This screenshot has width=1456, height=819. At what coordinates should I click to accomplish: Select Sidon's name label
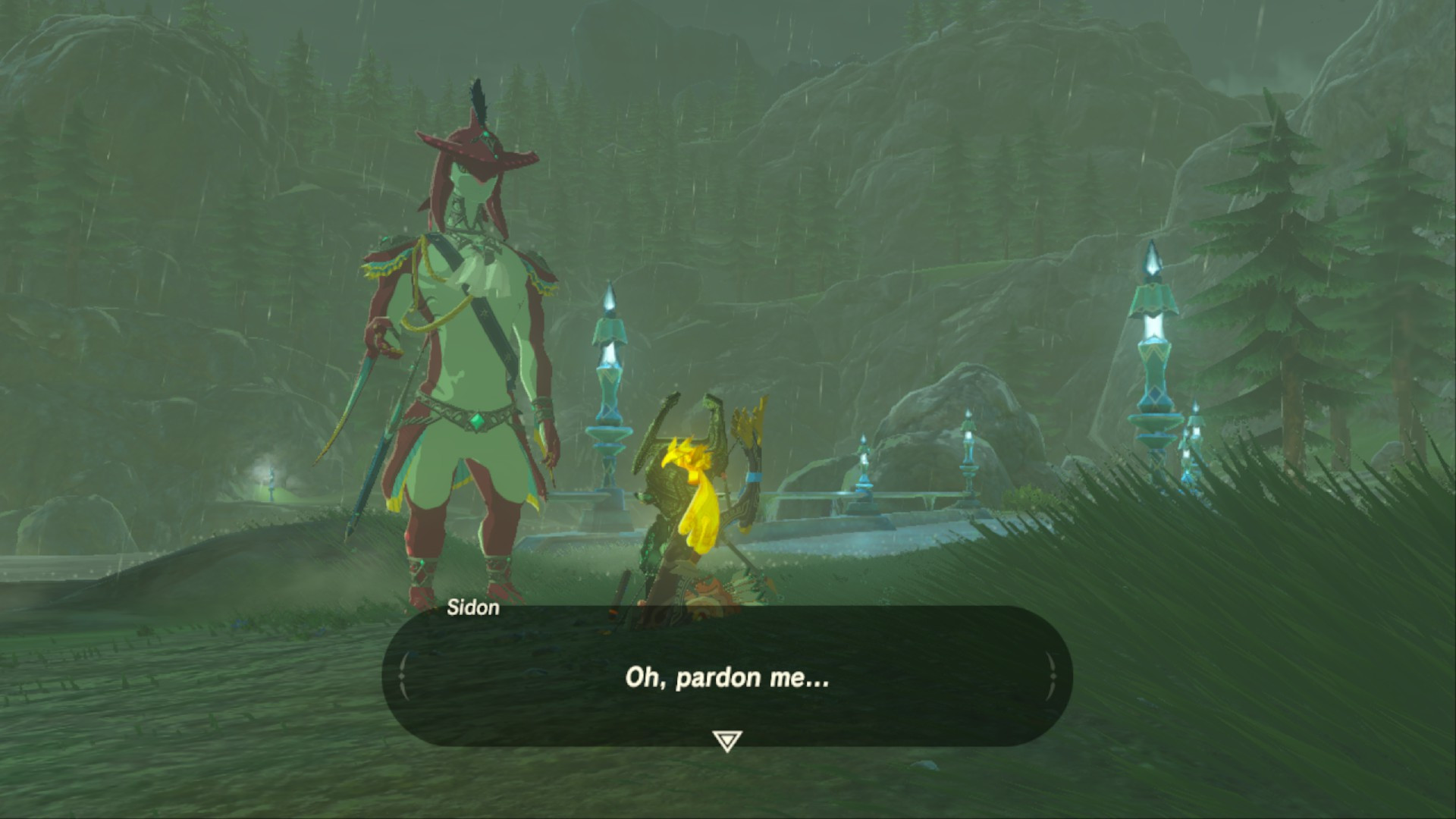tap(472, 607)
